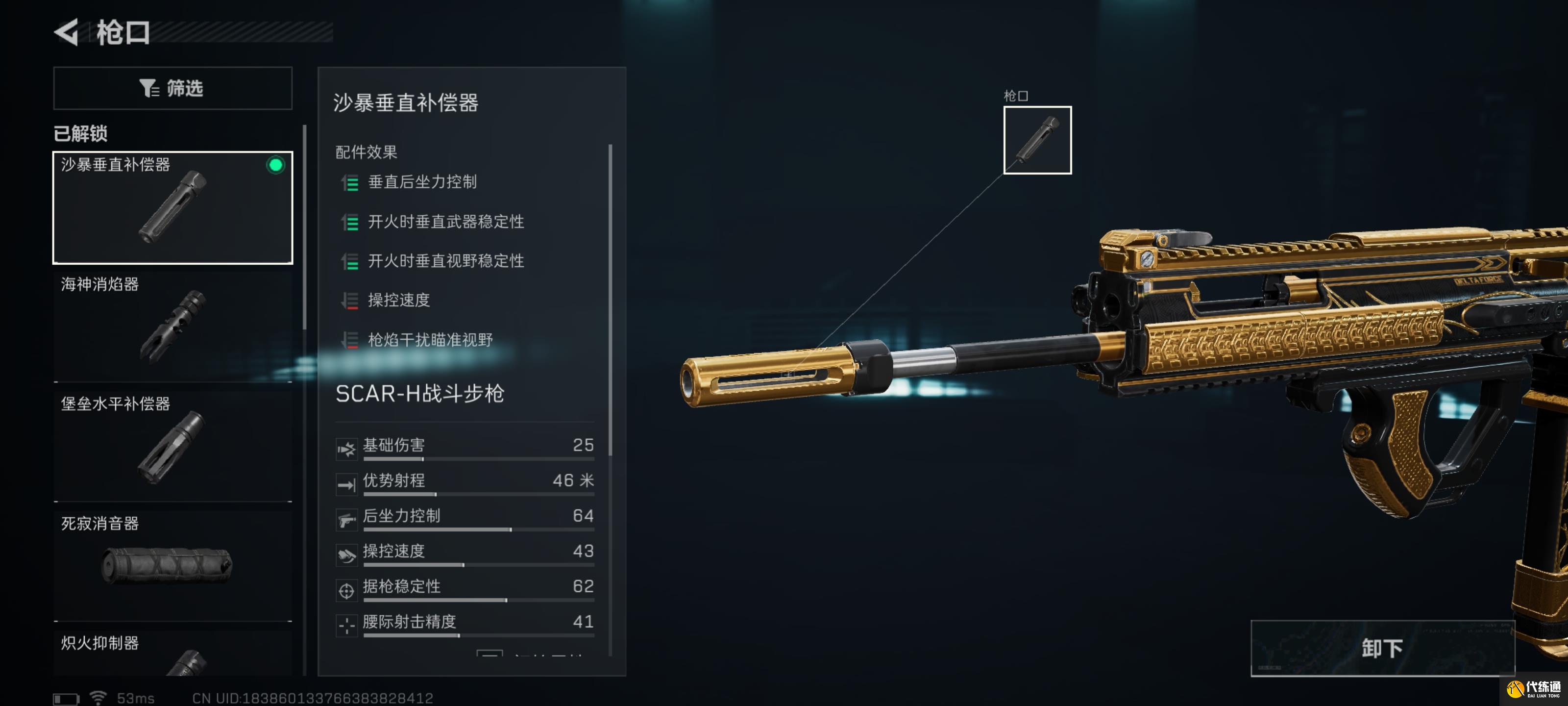Click the pistol recoil icon beside 后坐力控制
The height and width of the screenshot is (706, 1568).
[347, 521]
